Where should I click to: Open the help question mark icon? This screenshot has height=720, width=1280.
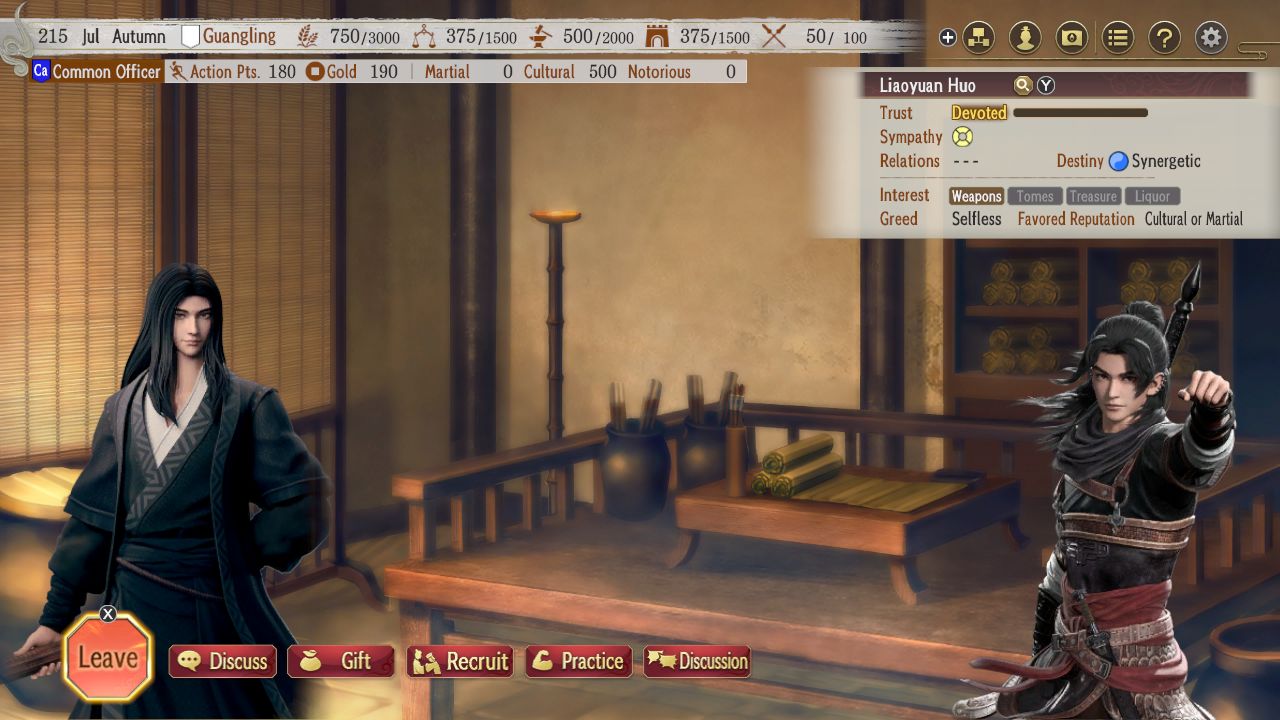(1163, 37)
